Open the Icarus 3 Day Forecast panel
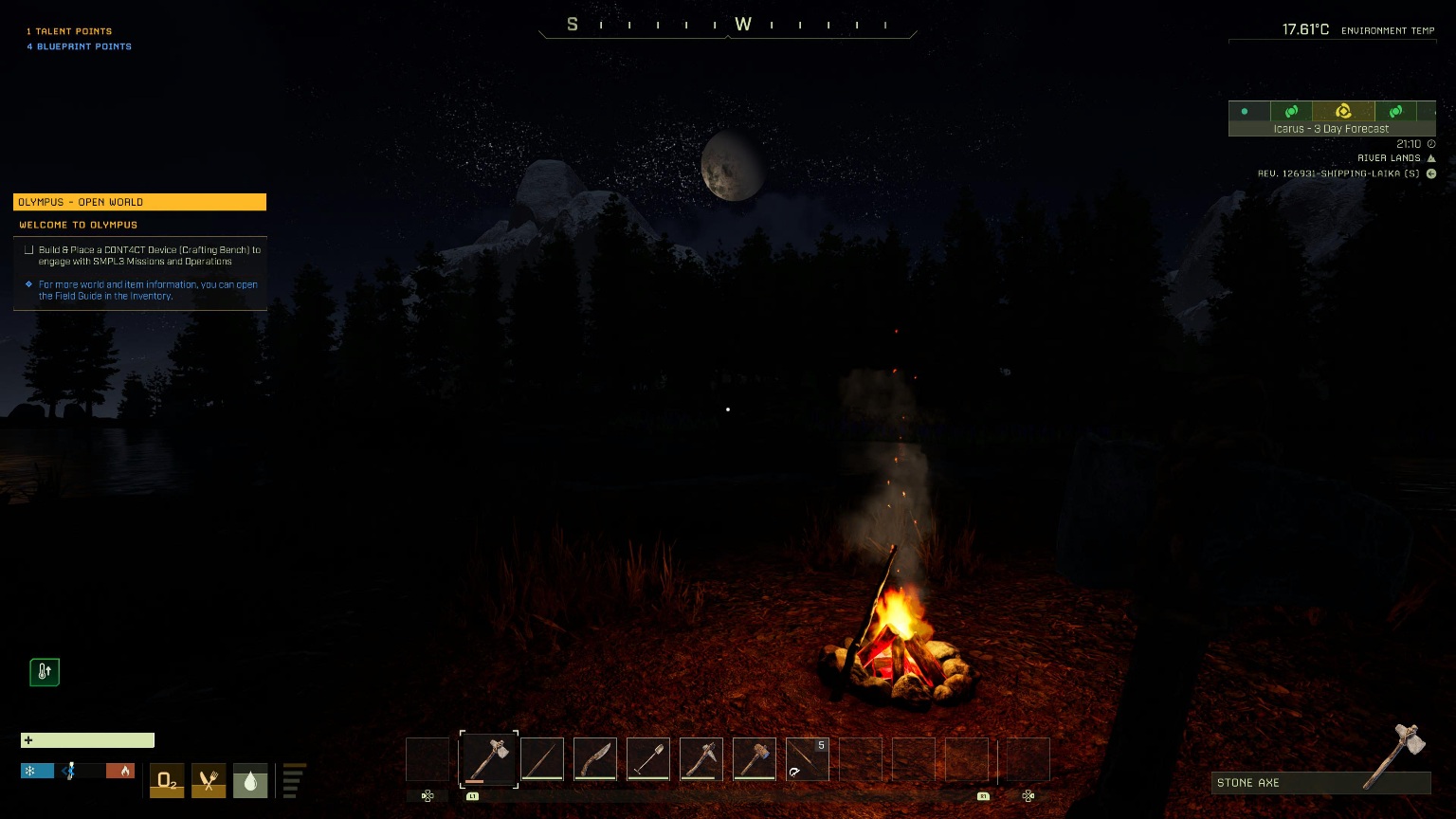This screenshot has width=1456, height=819. tap(1331, 129)
